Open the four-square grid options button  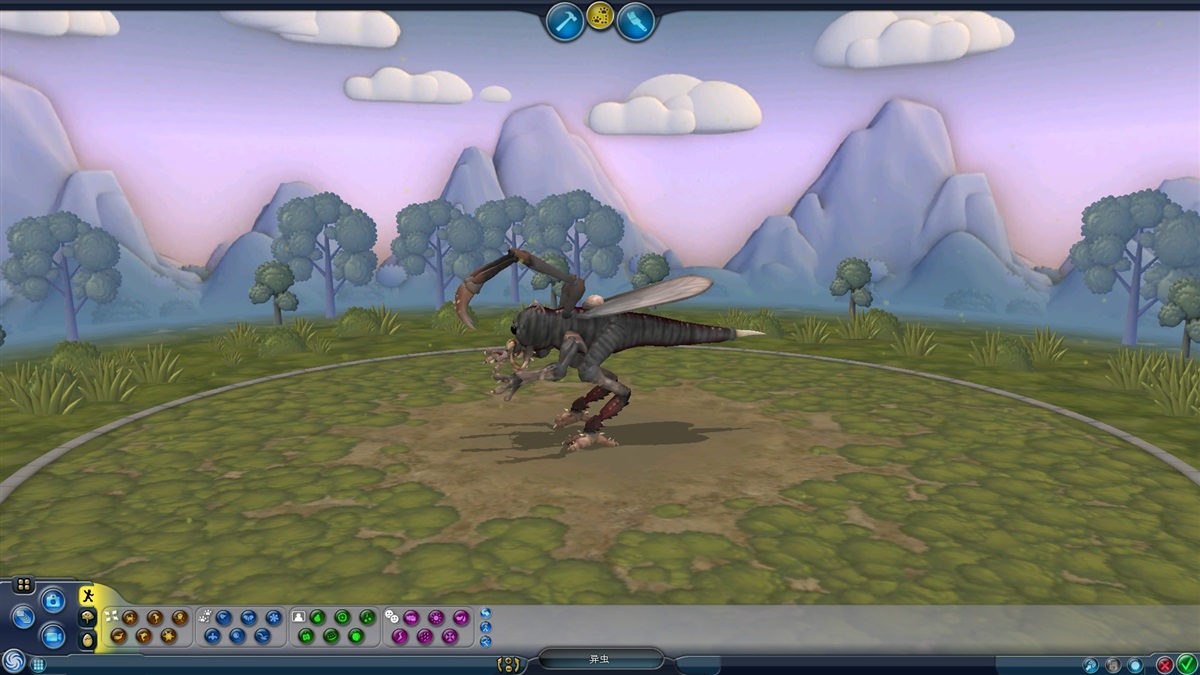tap(24, 585)
